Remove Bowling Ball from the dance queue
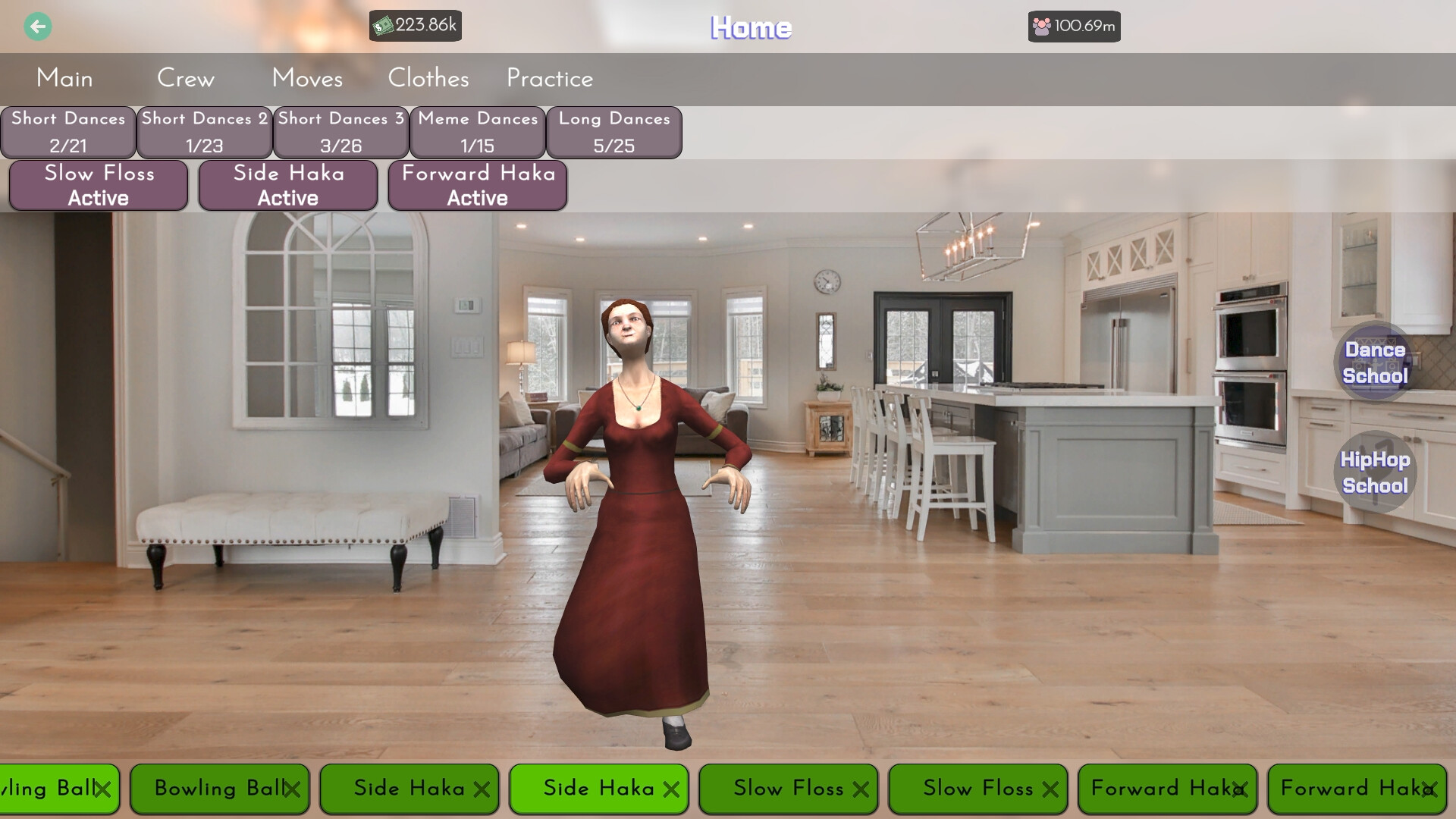 pos(219,789)
